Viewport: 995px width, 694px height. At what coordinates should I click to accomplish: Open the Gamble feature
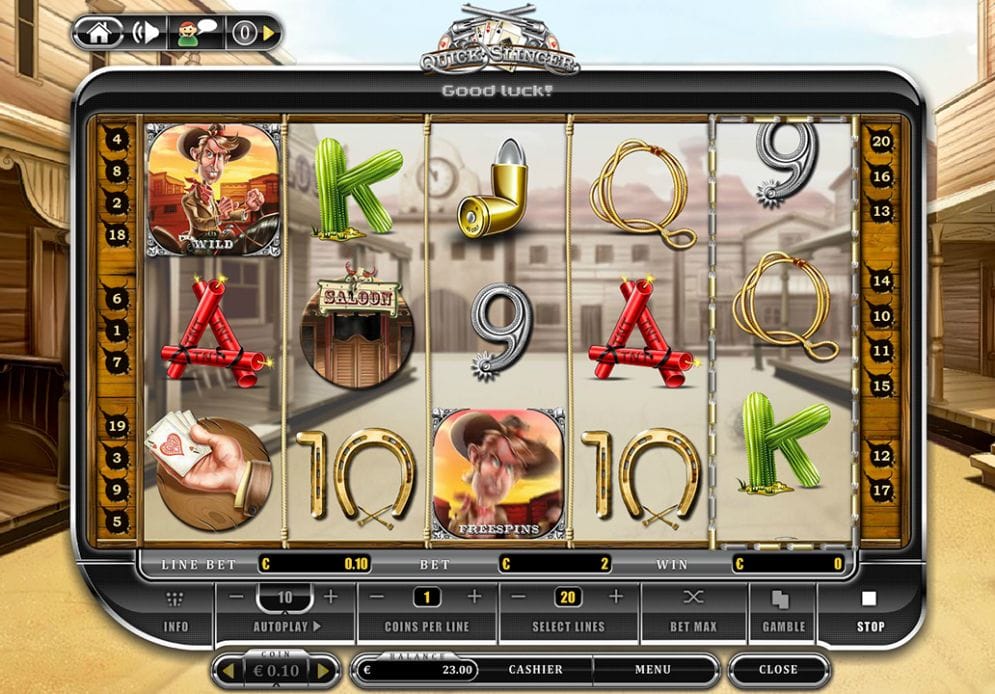tap(783, 612)
